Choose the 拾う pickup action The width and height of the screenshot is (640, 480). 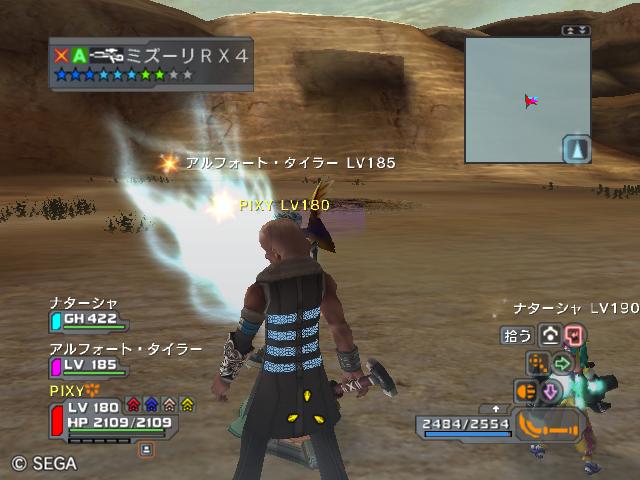pyautogui.click(x=517, y=335)
